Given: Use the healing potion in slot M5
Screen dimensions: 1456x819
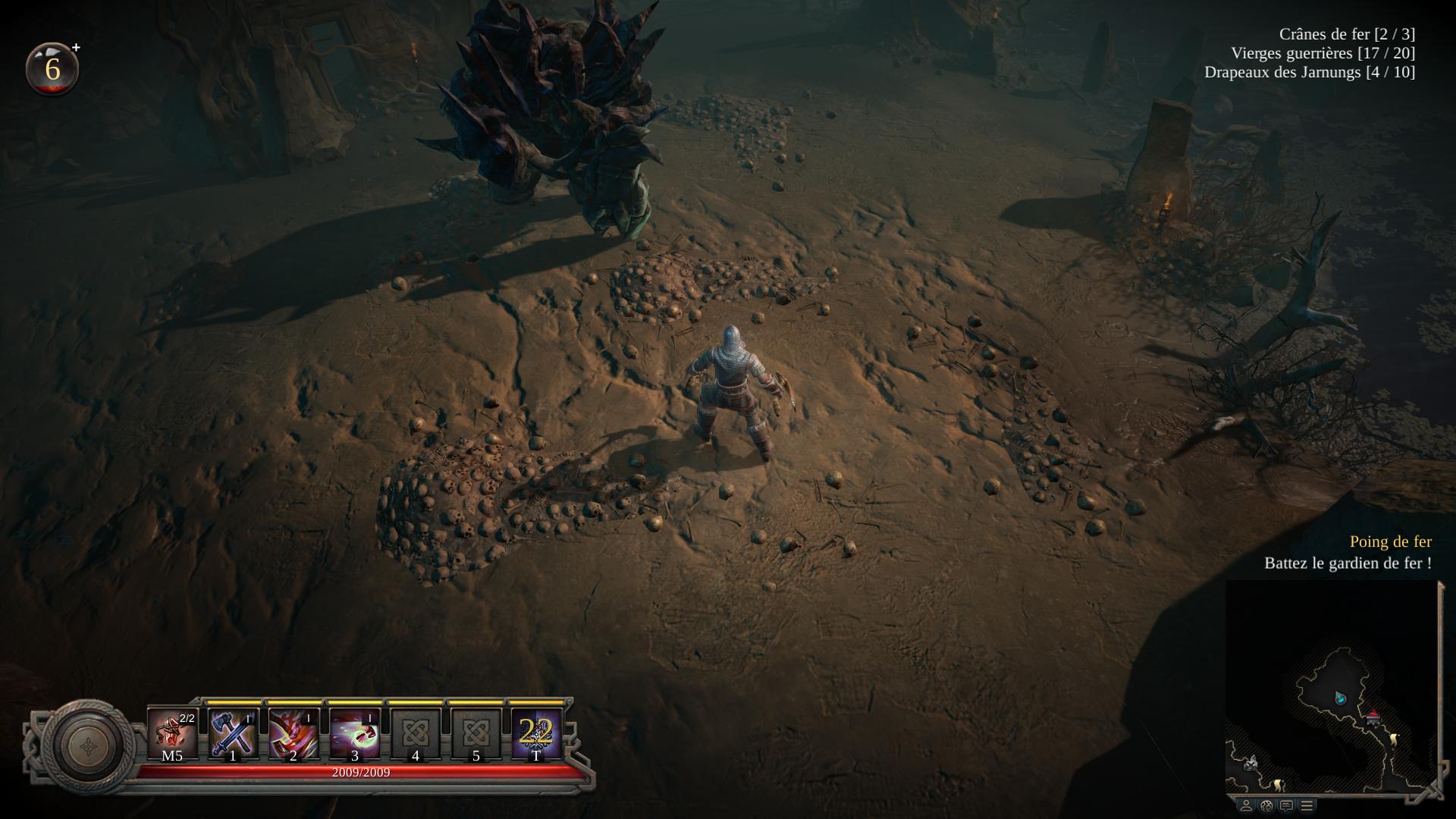Looking at the screenshot, I should (x=172, y=733).
